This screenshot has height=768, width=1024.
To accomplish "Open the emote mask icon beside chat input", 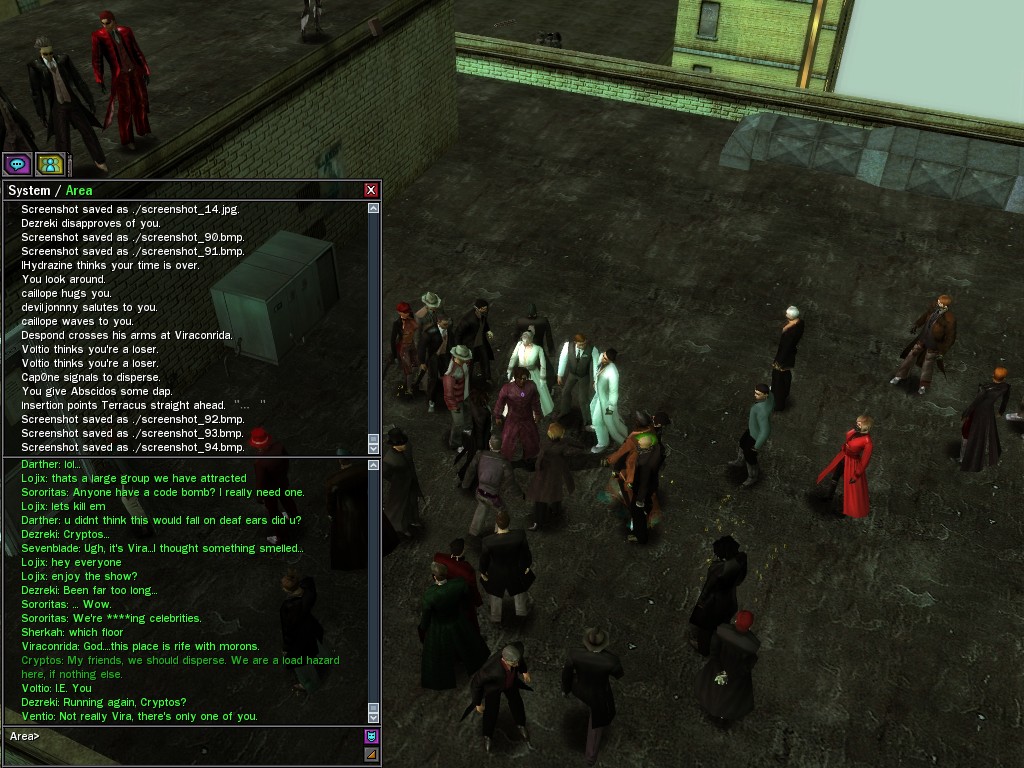I will 371,737.
